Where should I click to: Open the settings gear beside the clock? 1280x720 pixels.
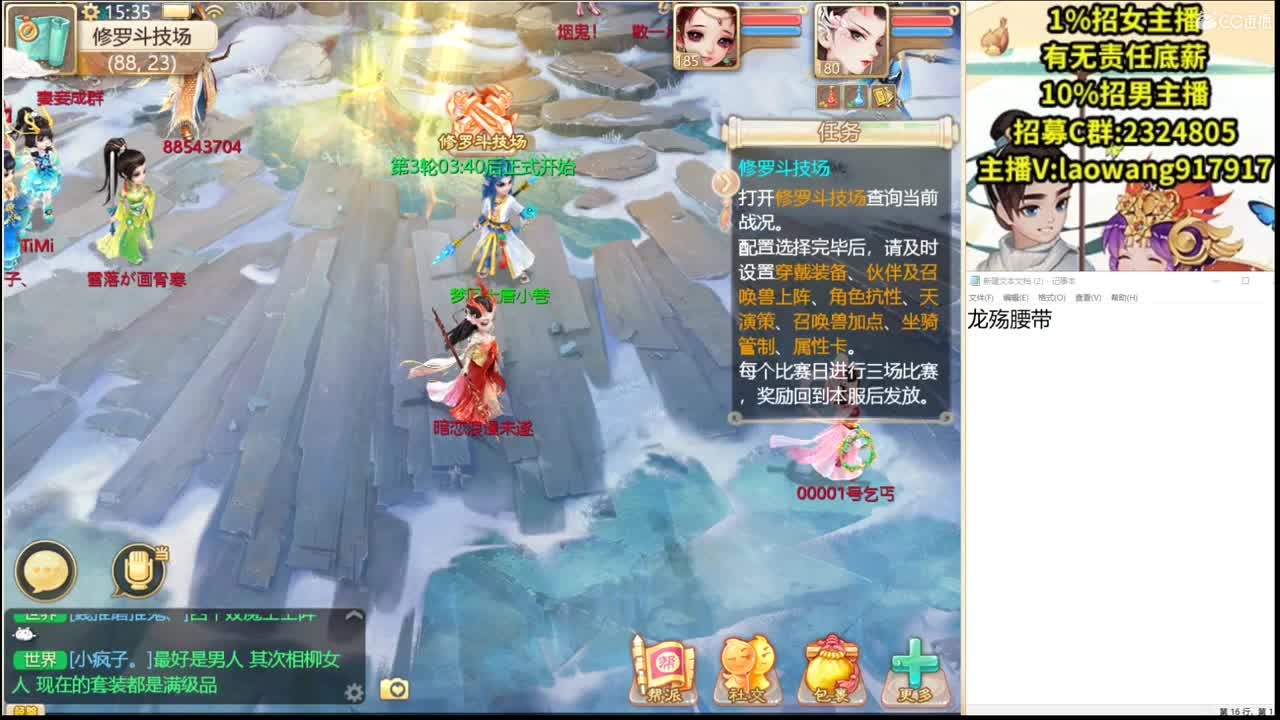90,13
